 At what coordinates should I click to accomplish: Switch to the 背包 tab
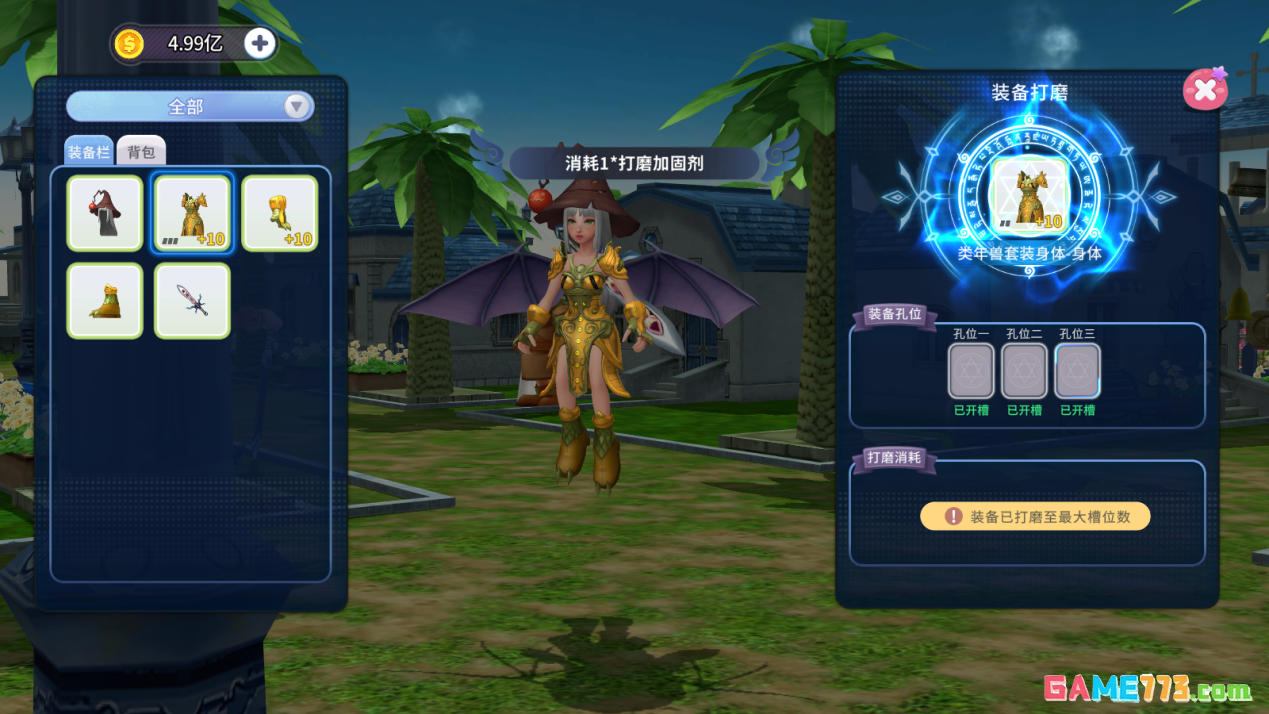click(141, 152)
